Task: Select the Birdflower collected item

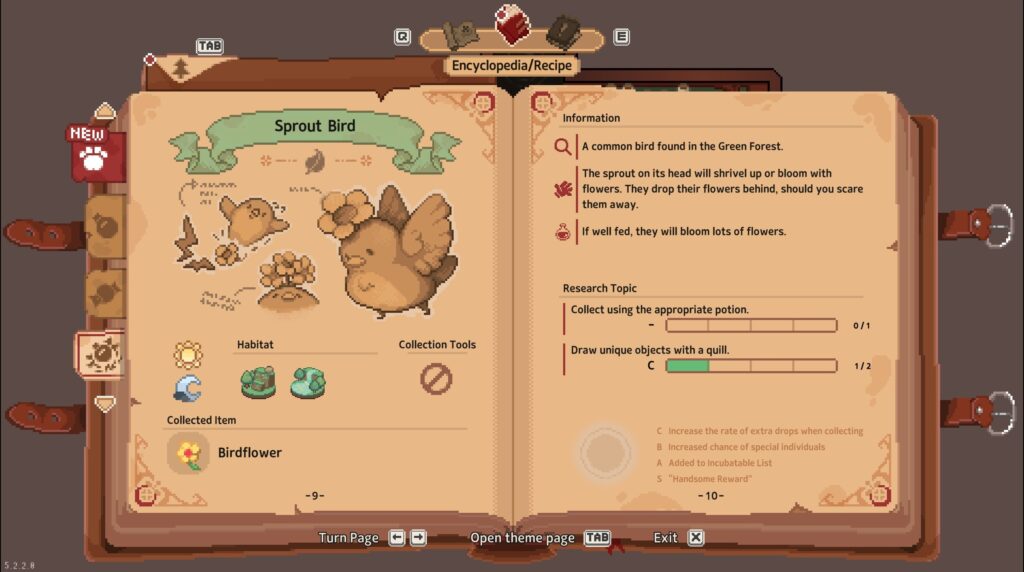Action: pyautogui.click(x=188, y=453)
